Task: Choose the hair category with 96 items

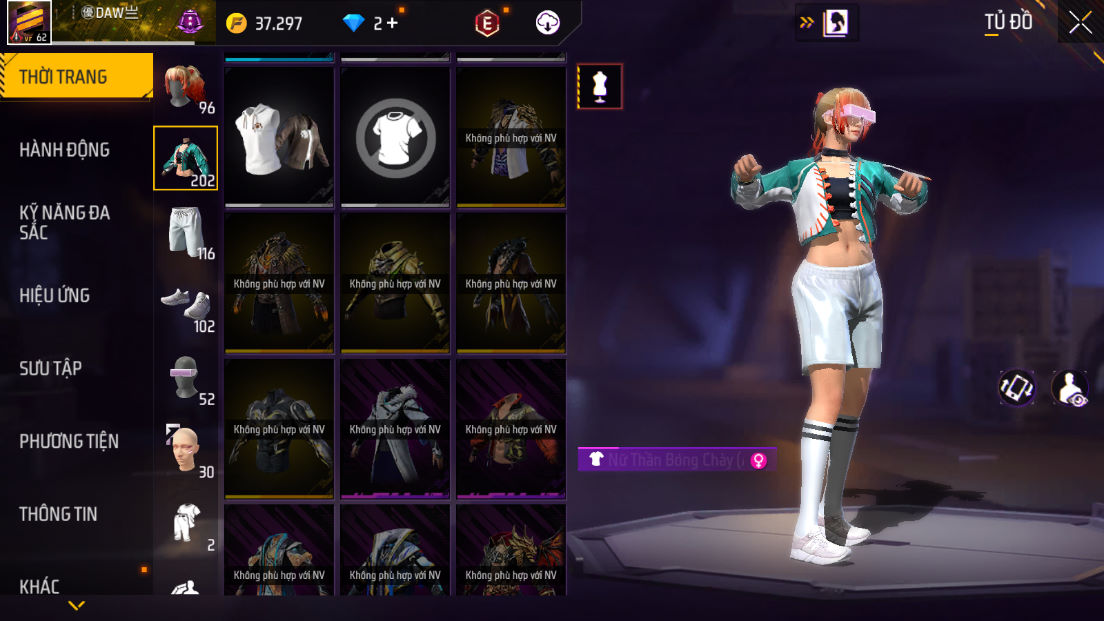Action: 186,88
